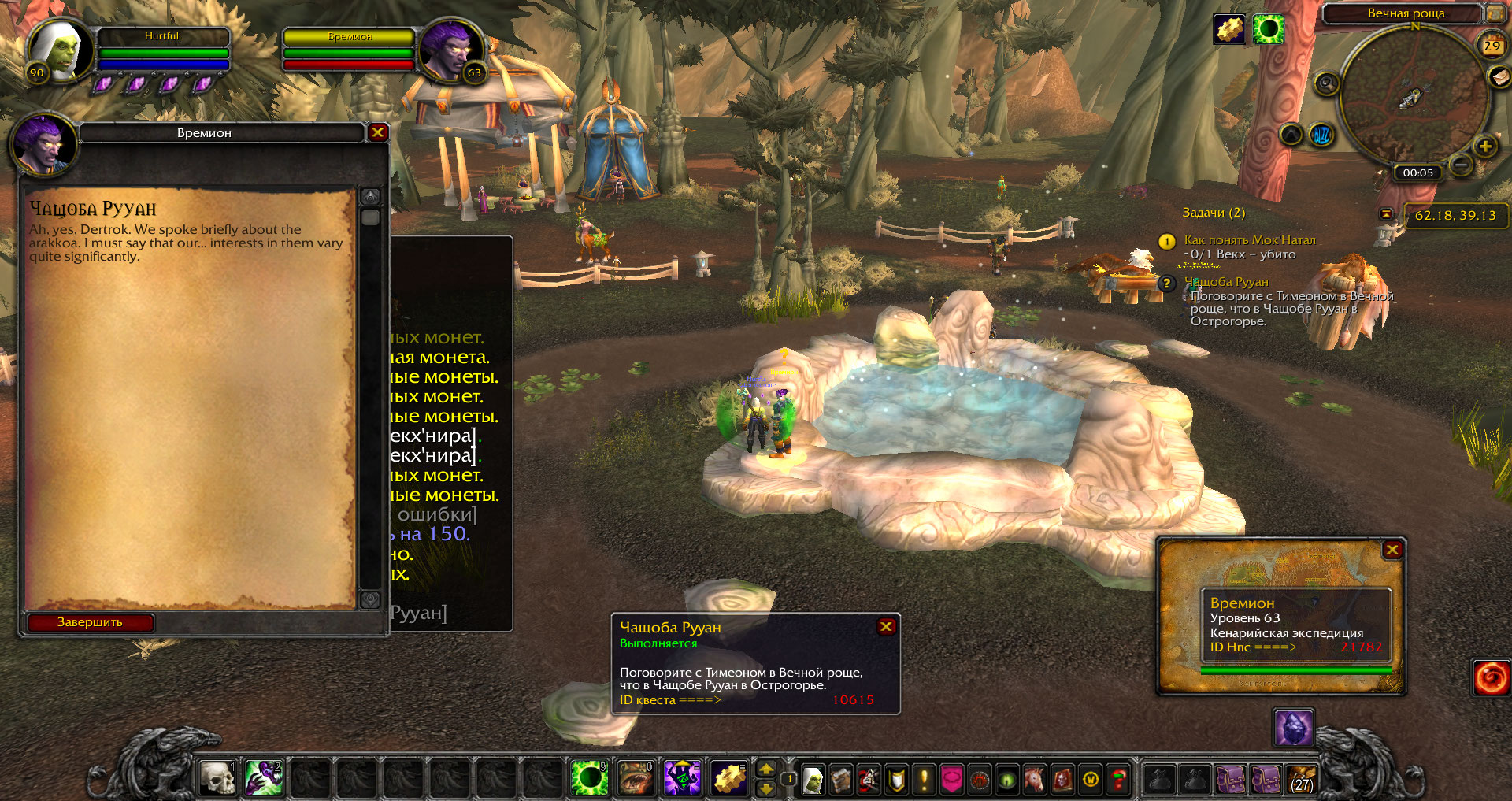The image size is (1512, 801).
Task: Select the Как понять Мок'Натал quest in tracker
Action: (x=1250, y=240)
